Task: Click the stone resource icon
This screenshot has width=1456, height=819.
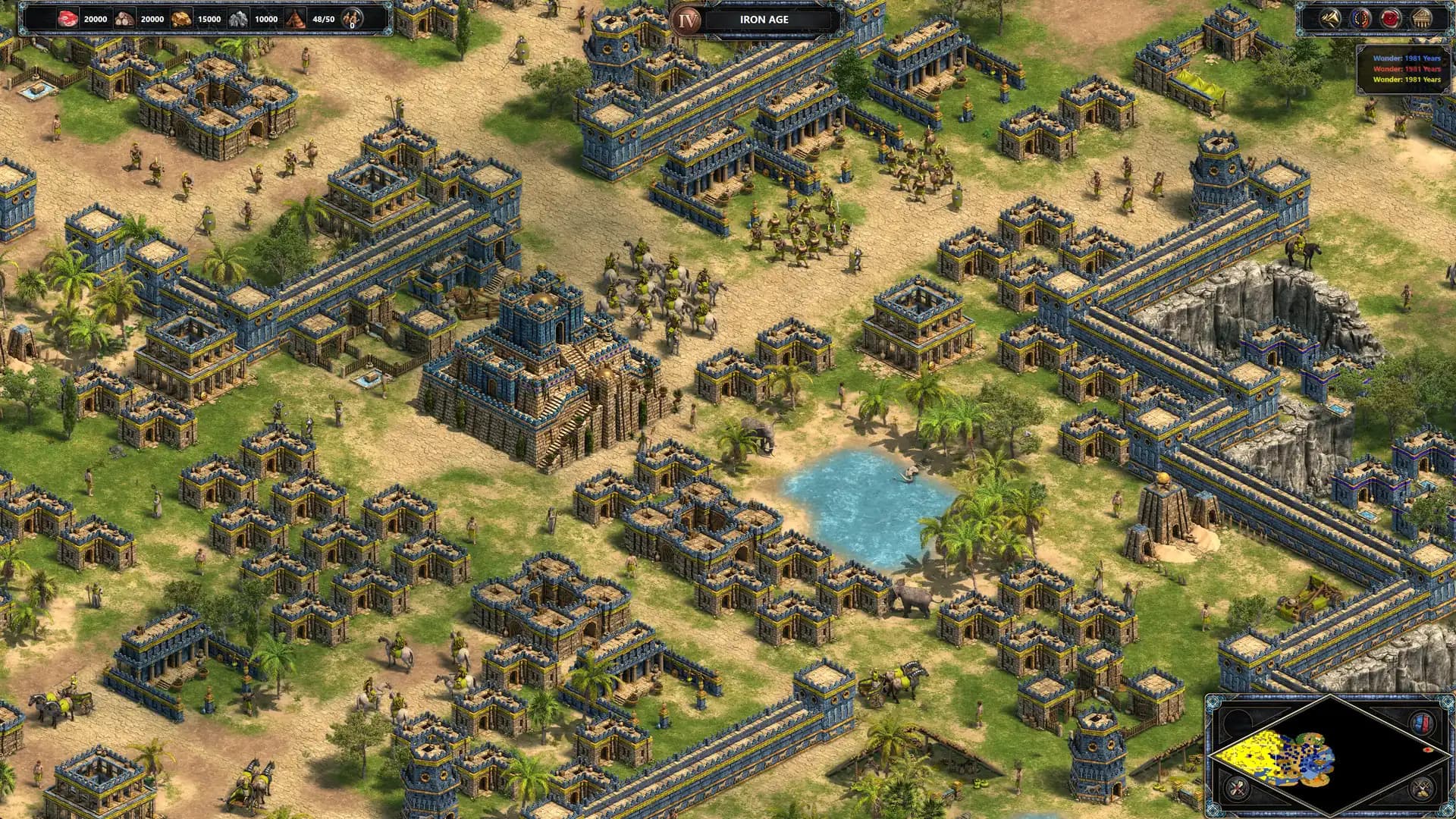Action: 238,19
